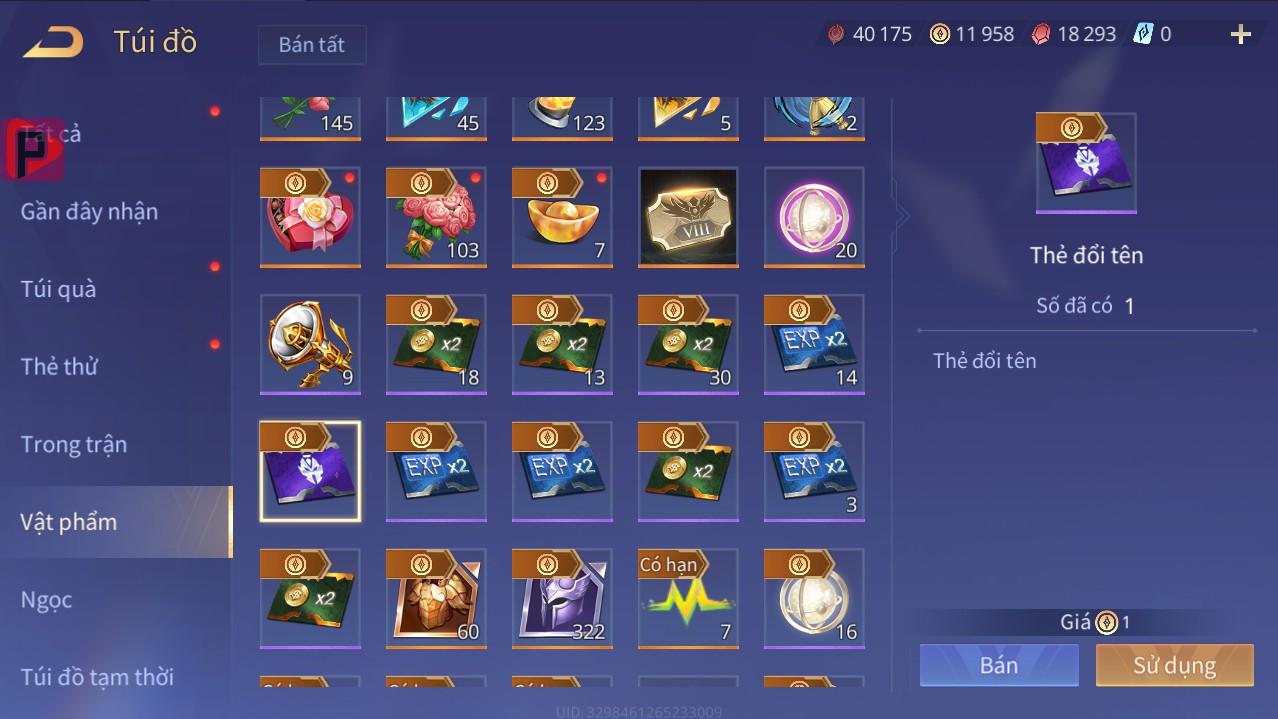Tap the plus button to add currency
This screenshot has width=1278, height=719.
pos(1240,35)
